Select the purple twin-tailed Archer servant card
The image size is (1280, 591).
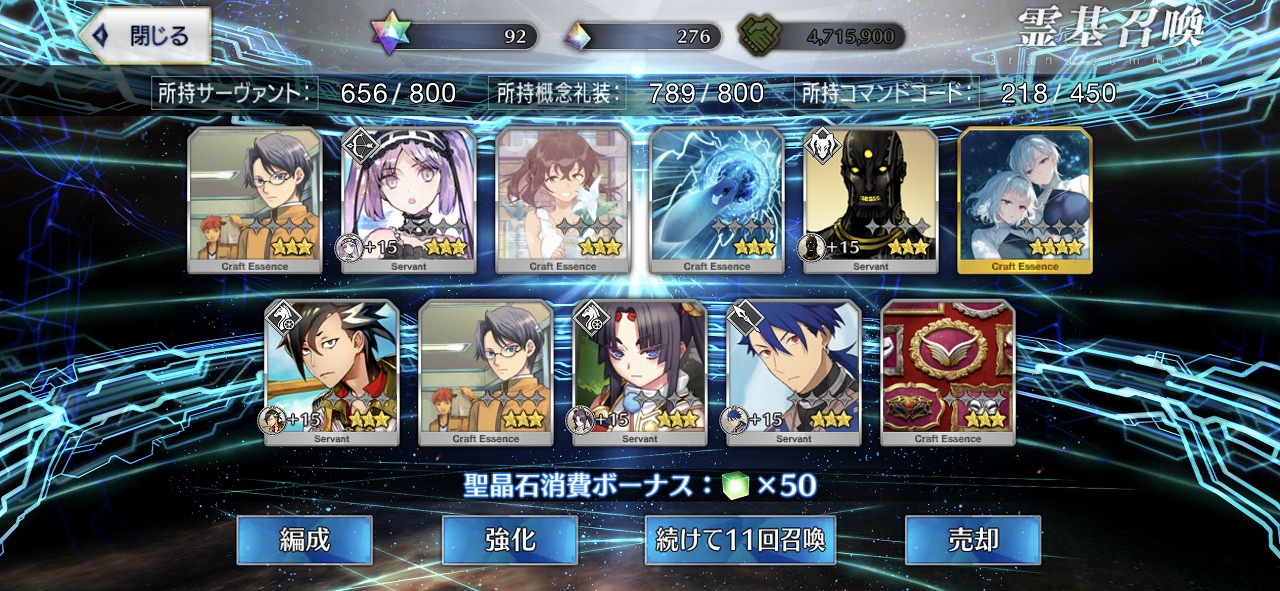[408, 200]
